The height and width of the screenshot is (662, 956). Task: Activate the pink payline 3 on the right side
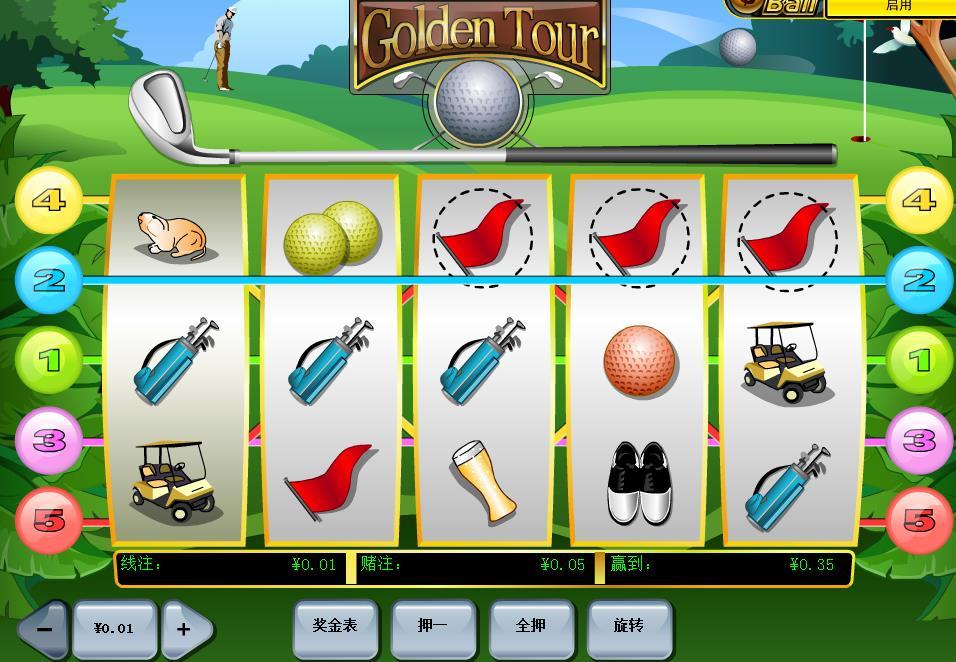coord(919,440)
